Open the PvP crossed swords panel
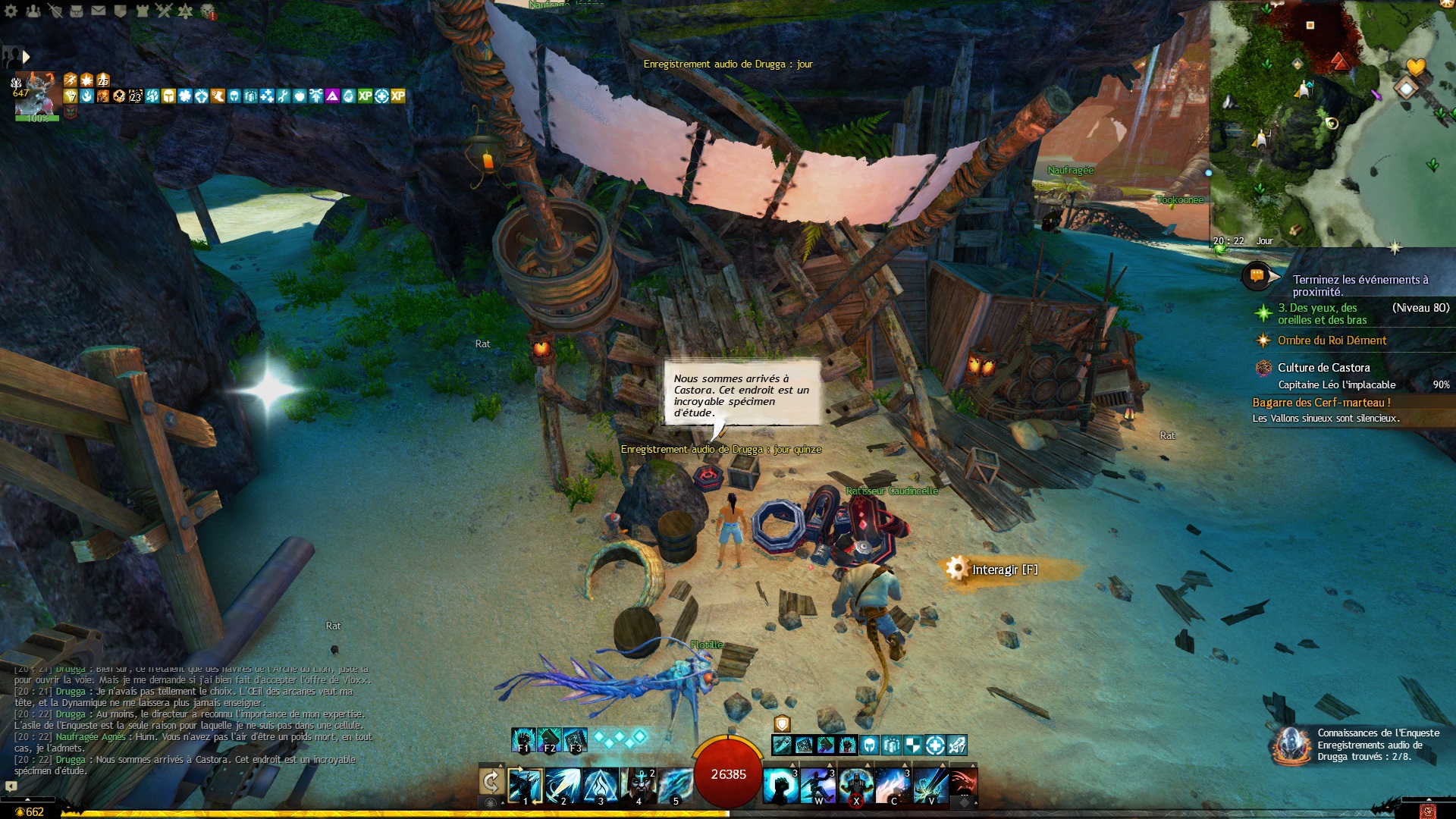The height and width of the screenshot is (819, 1456). click(x=164, y=11)
